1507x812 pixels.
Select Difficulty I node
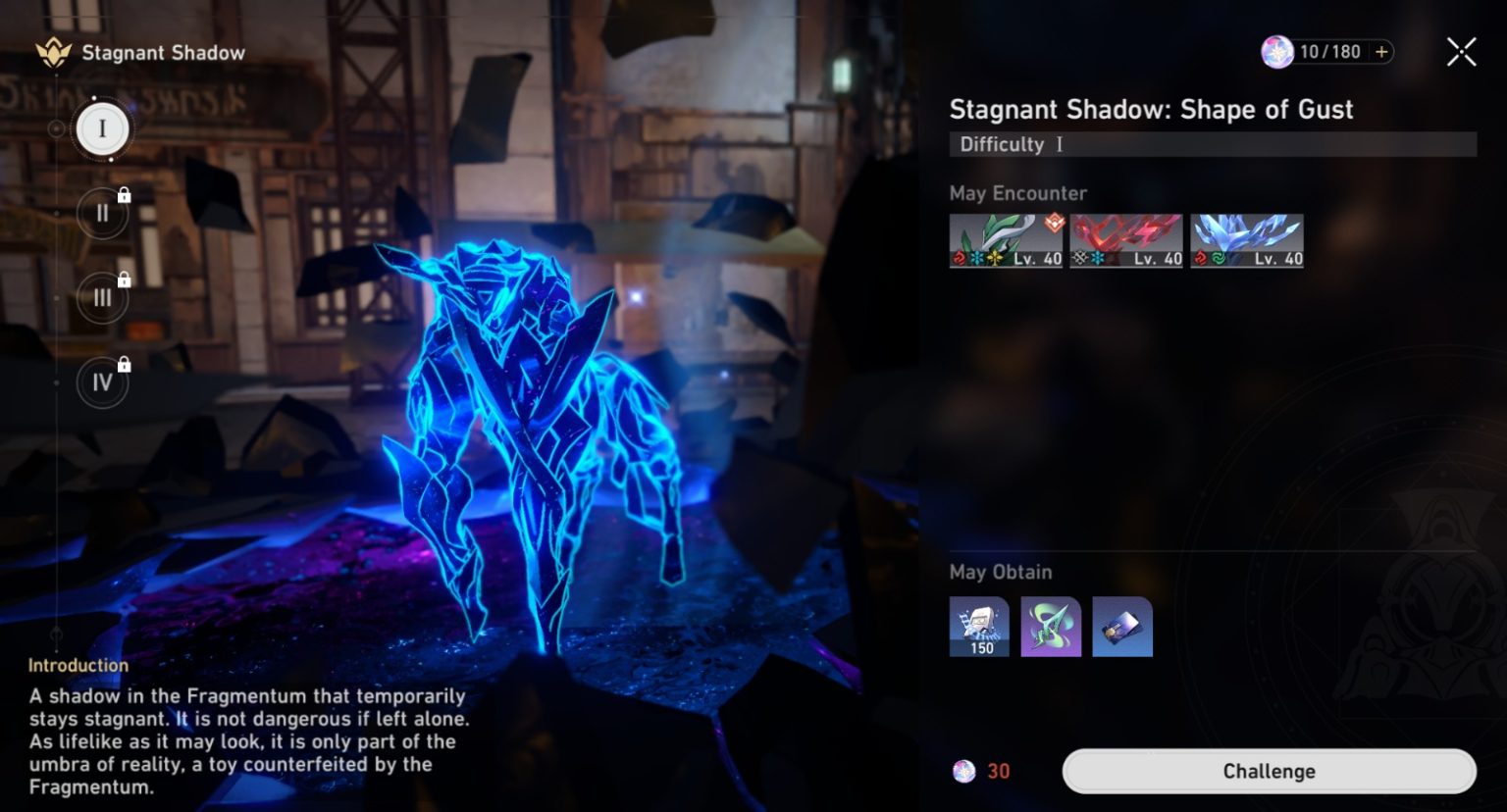pyautogui.click(x=102, y=127)
